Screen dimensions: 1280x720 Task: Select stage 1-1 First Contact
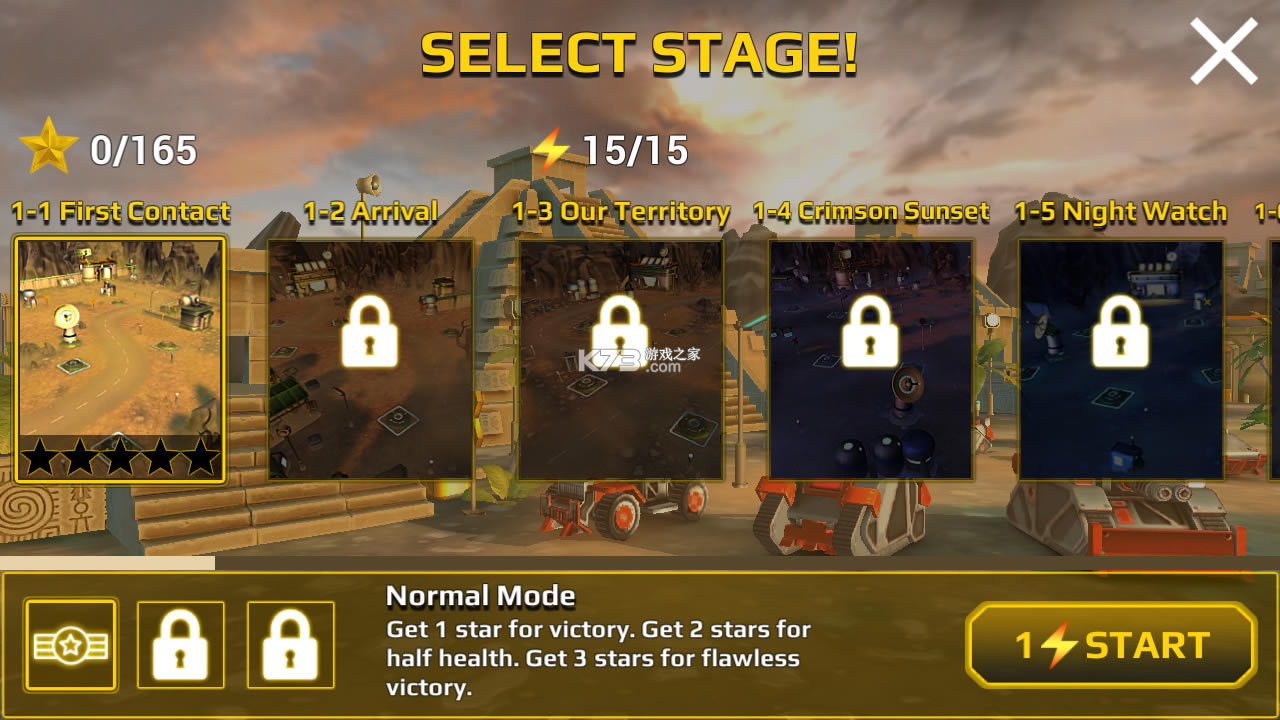click(120, 358)
